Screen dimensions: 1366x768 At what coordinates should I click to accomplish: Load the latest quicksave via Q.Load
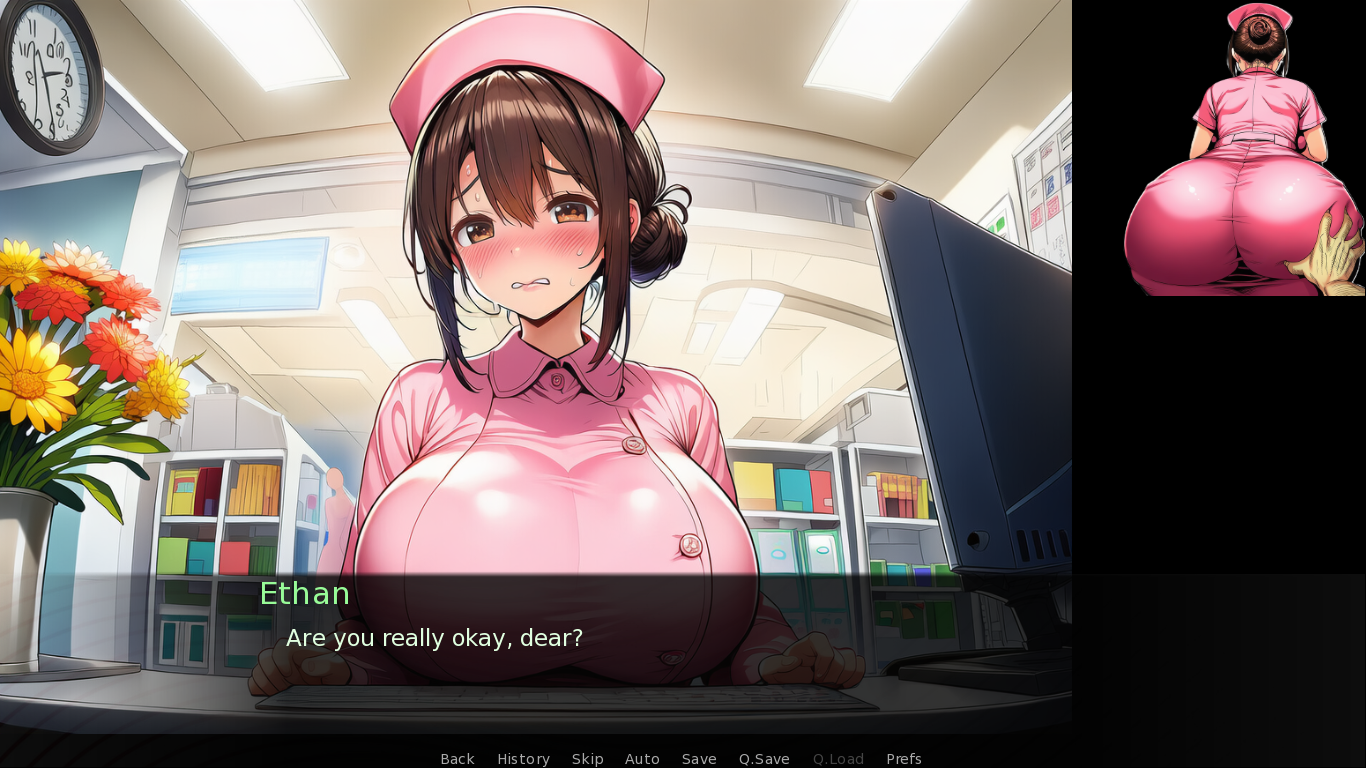pos(838,759)
